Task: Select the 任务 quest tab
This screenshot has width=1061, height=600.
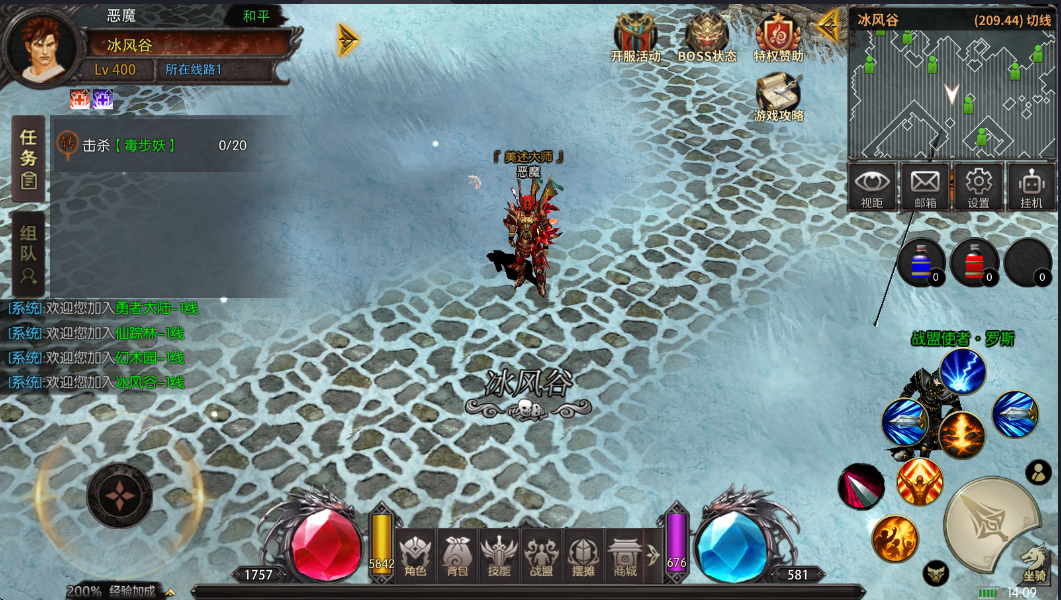Action: pos(29,158)
